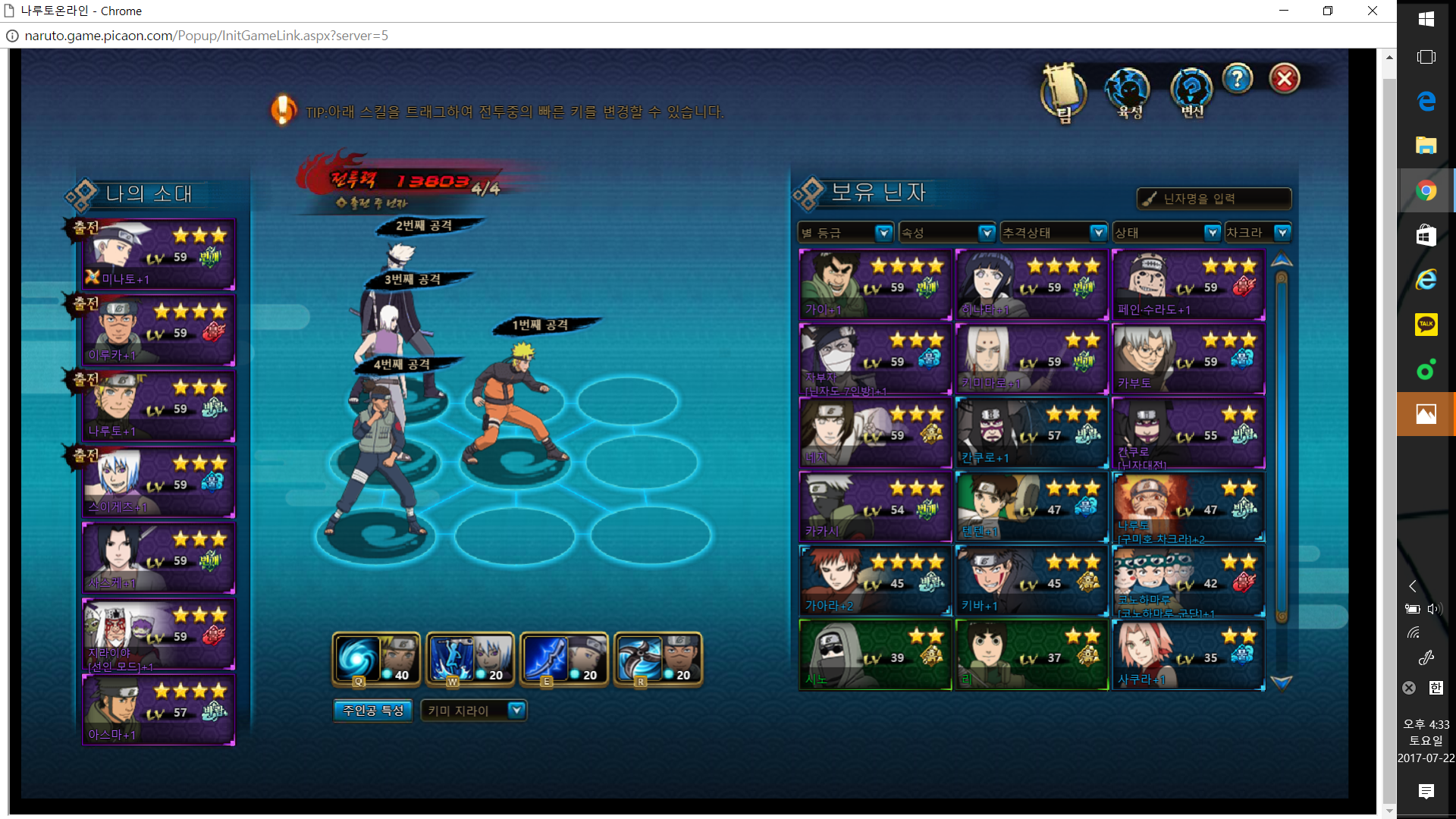Open the 주인공 특성 panel
1456x819 pixels.
click(373, 711)
